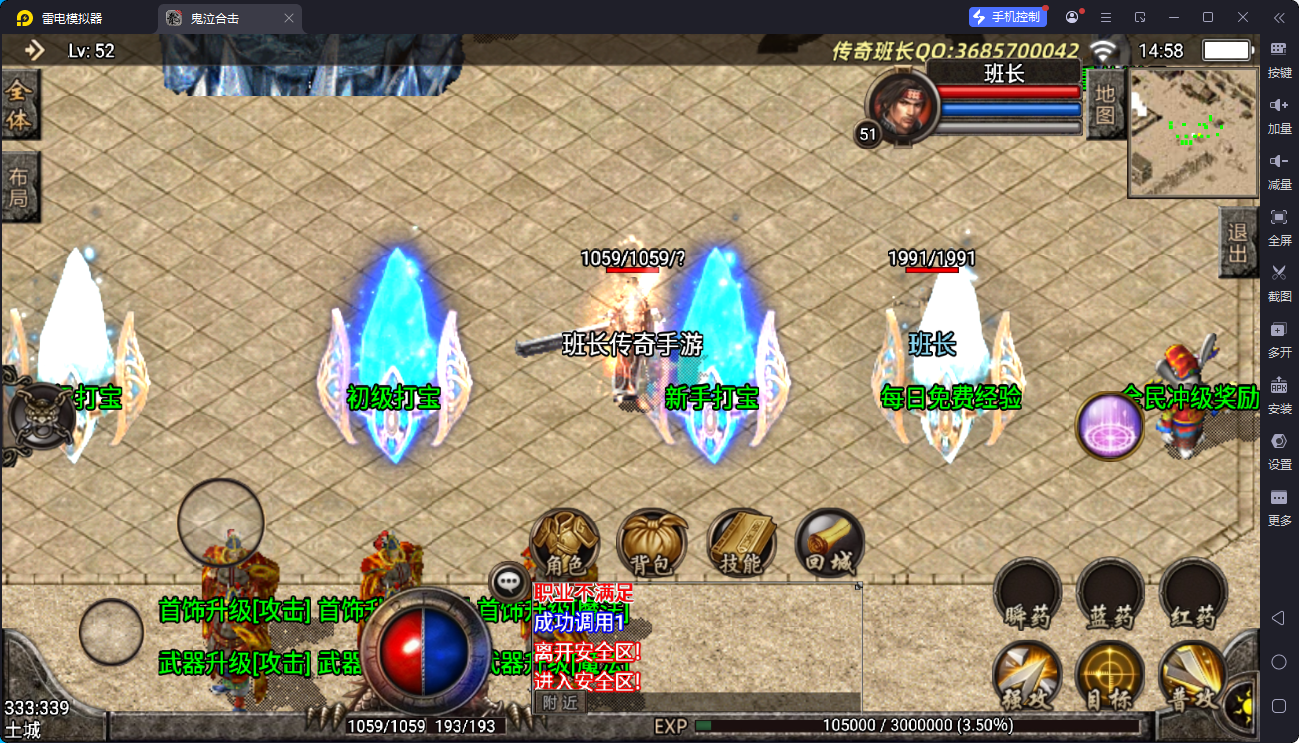This screenshot has height=743, width=1299.
Task: Open the 技能 skills book
Action: [x=741, y=544]
